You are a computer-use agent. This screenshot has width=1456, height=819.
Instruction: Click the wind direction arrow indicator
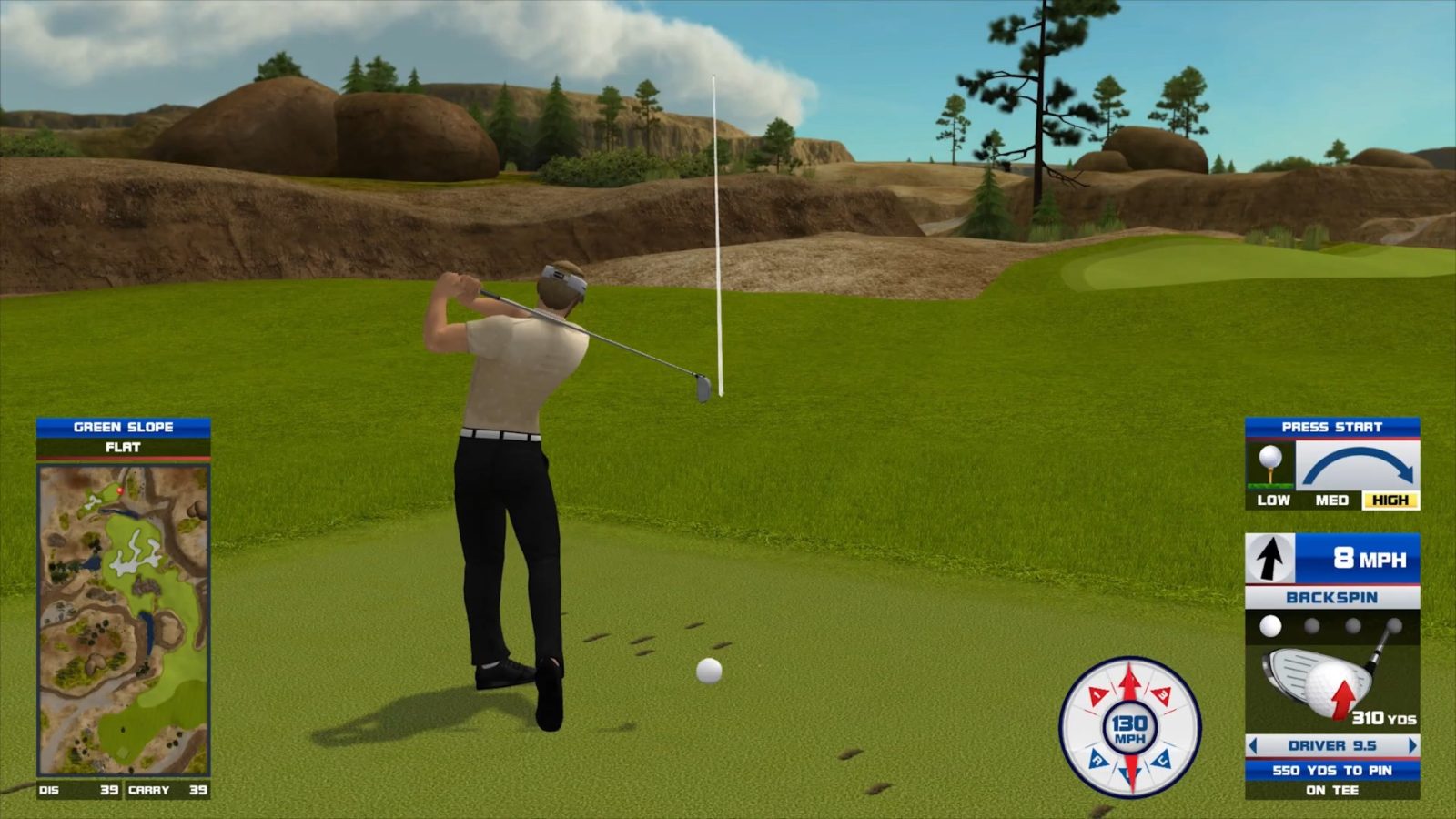pyautogui.click(x=1269, y=558)
